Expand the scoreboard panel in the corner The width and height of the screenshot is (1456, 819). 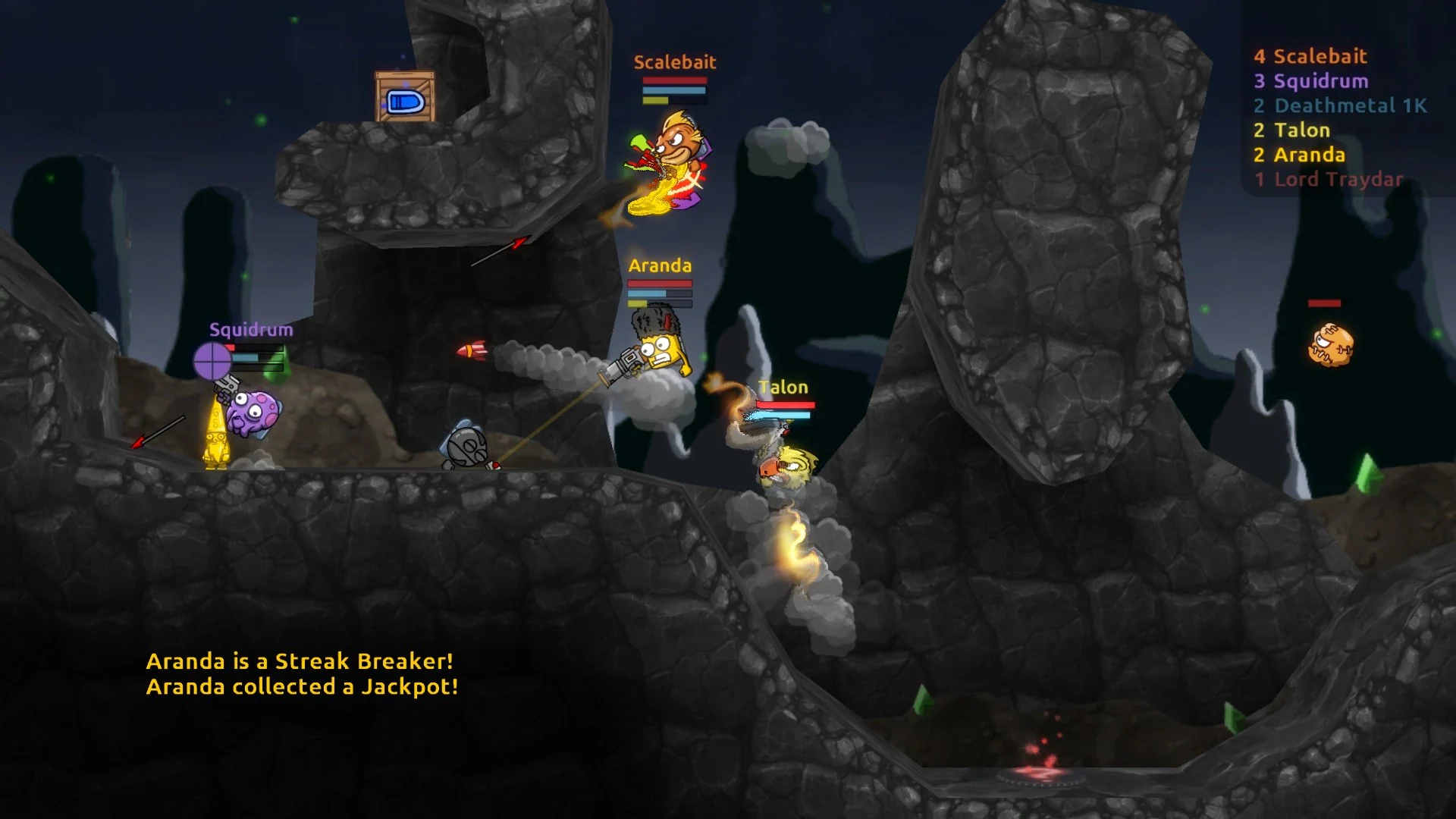[x=1342, y=118]
